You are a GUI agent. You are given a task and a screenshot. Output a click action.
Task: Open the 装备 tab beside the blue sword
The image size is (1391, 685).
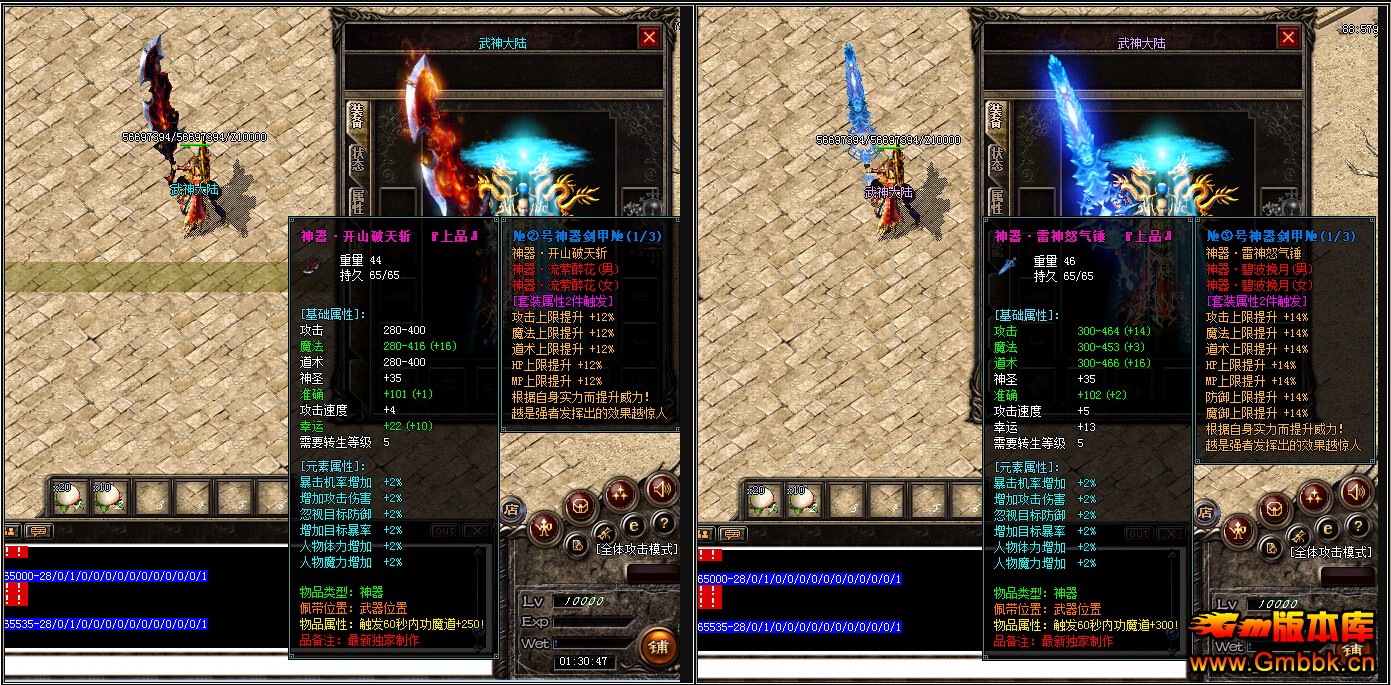click(995, 115)
